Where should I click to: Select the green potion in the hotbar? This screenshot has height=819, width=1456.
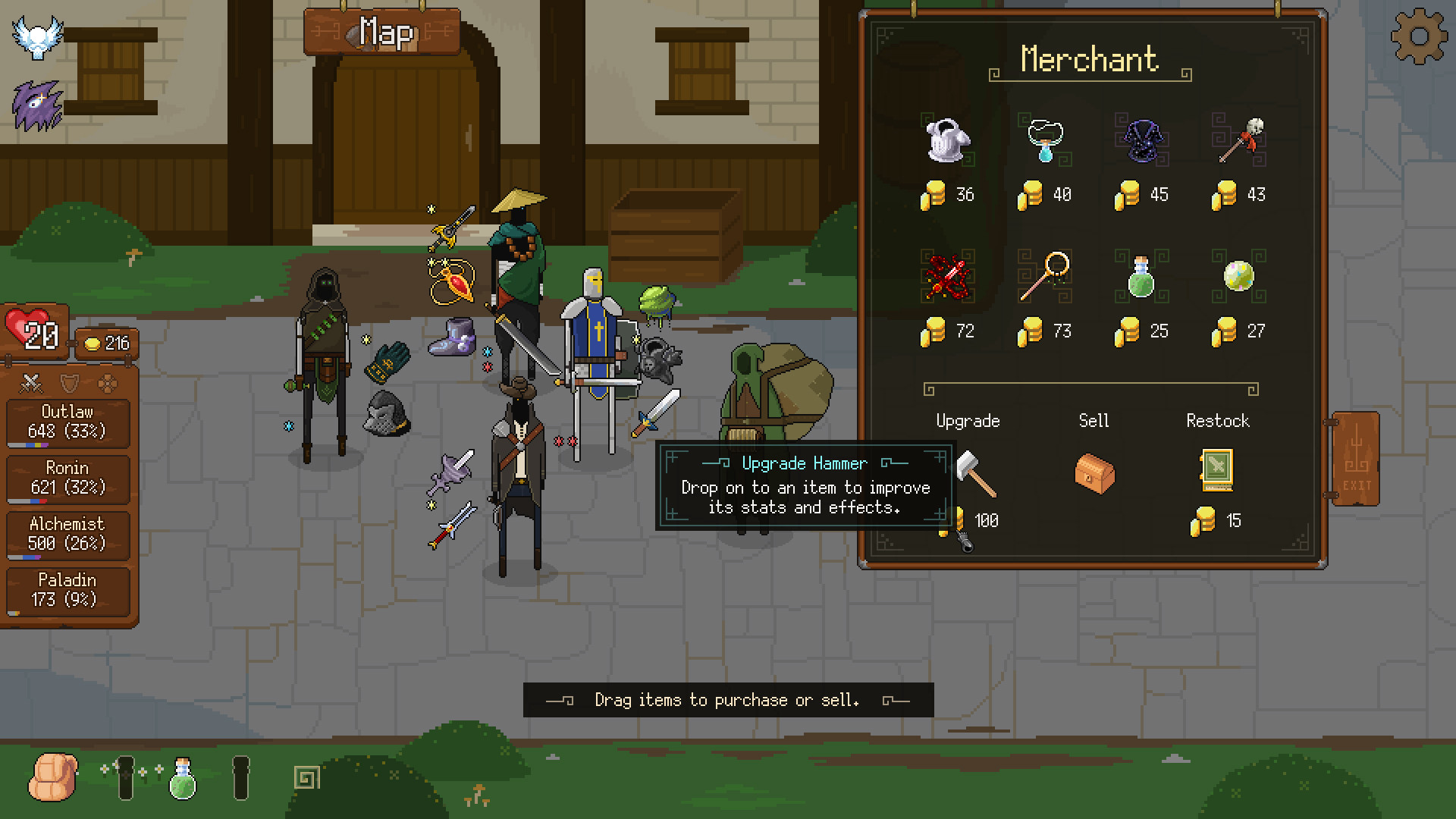coord(182,778)
